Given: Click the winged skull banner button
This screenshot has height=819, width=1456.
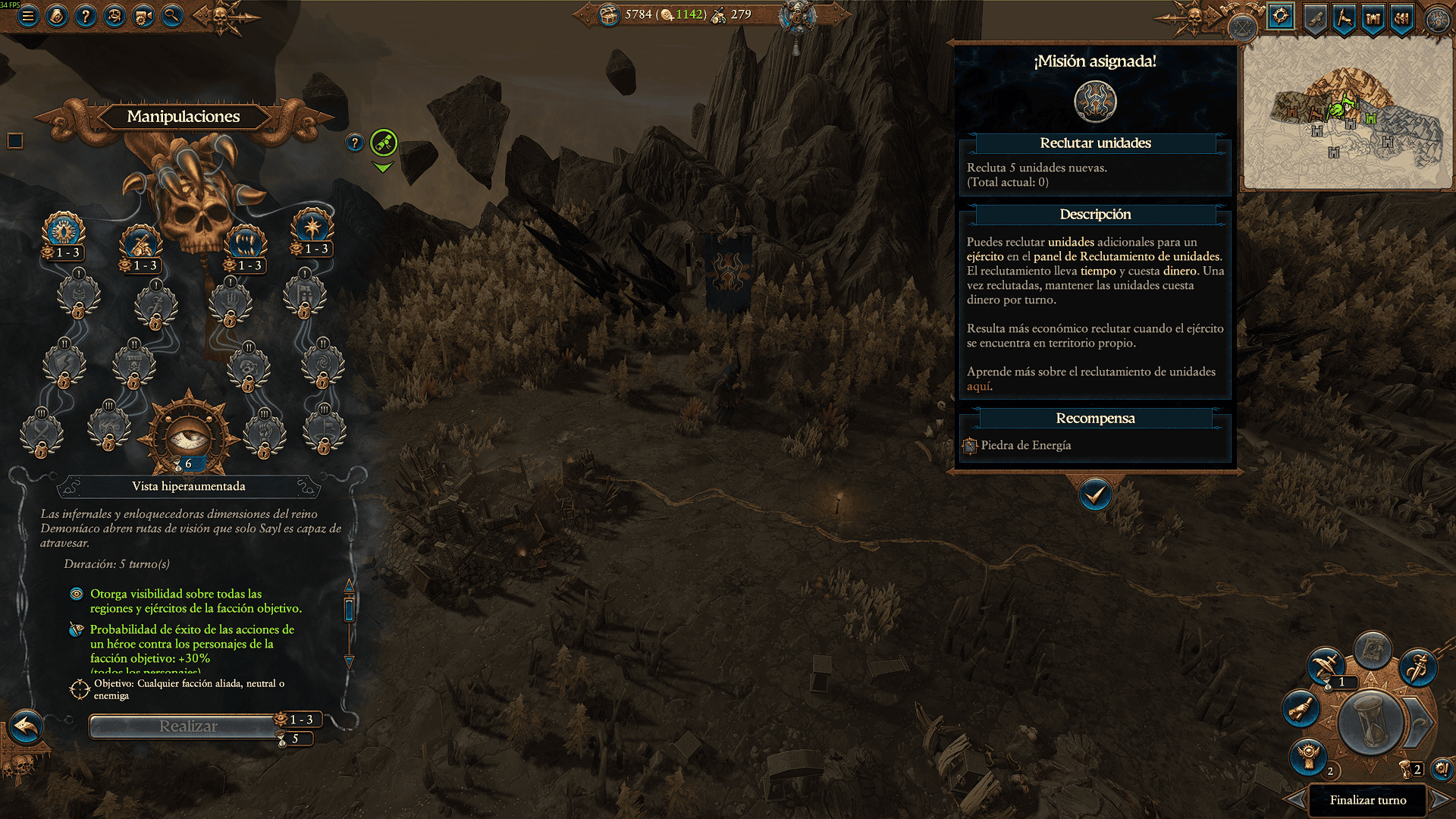Looking at the screenshot, I should pos(1309,755).
